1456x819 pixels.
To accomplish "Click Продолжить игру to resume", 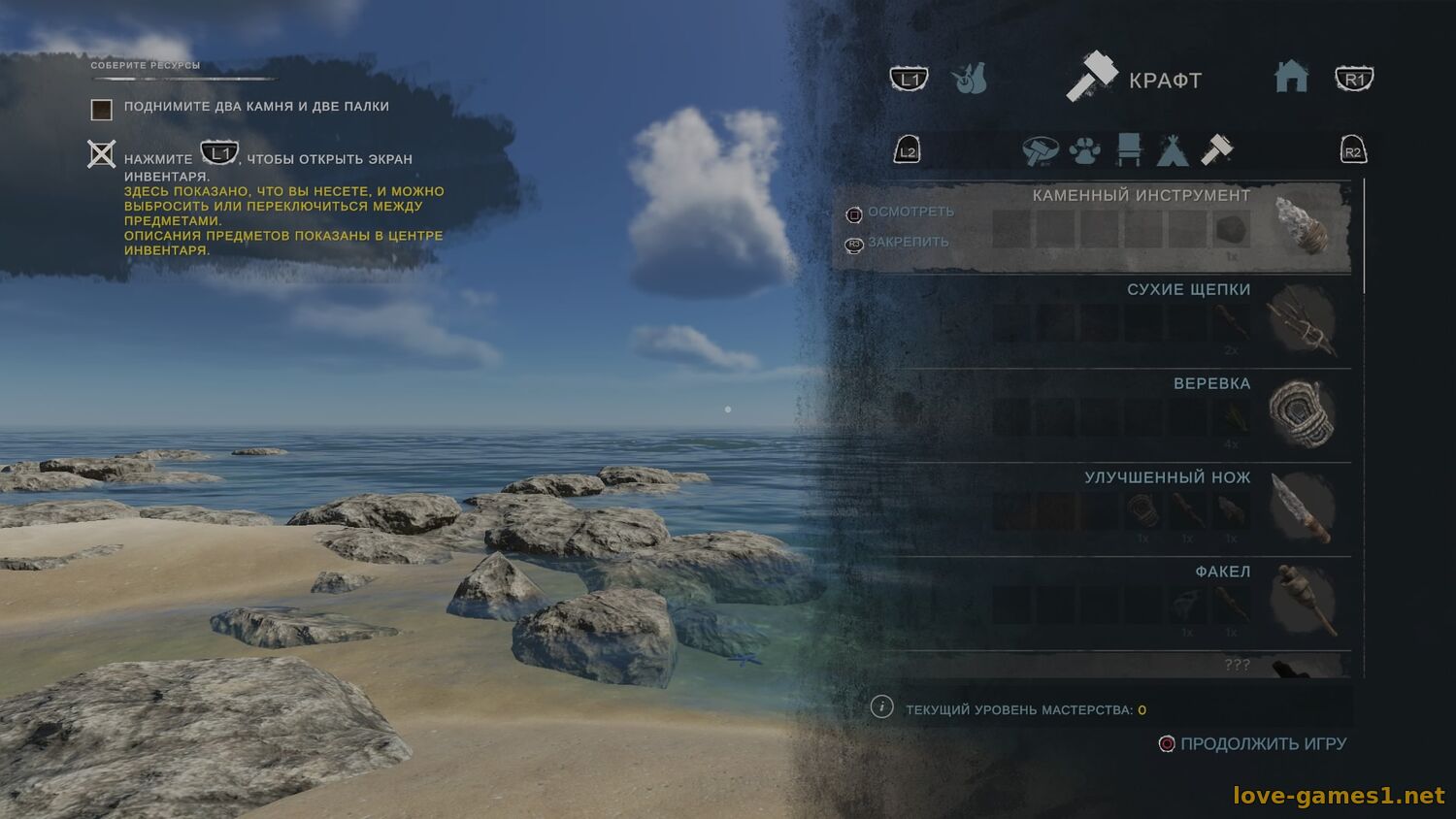I will click(1262, 744).
